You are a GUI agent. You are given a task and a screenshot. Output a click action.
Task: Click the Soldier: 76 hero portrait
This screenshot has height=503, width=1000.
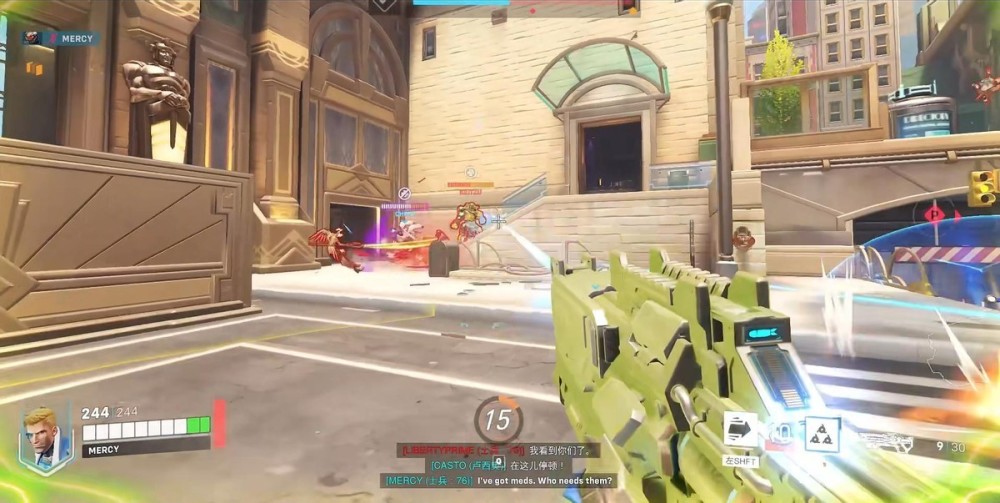[x=45, y=438]
